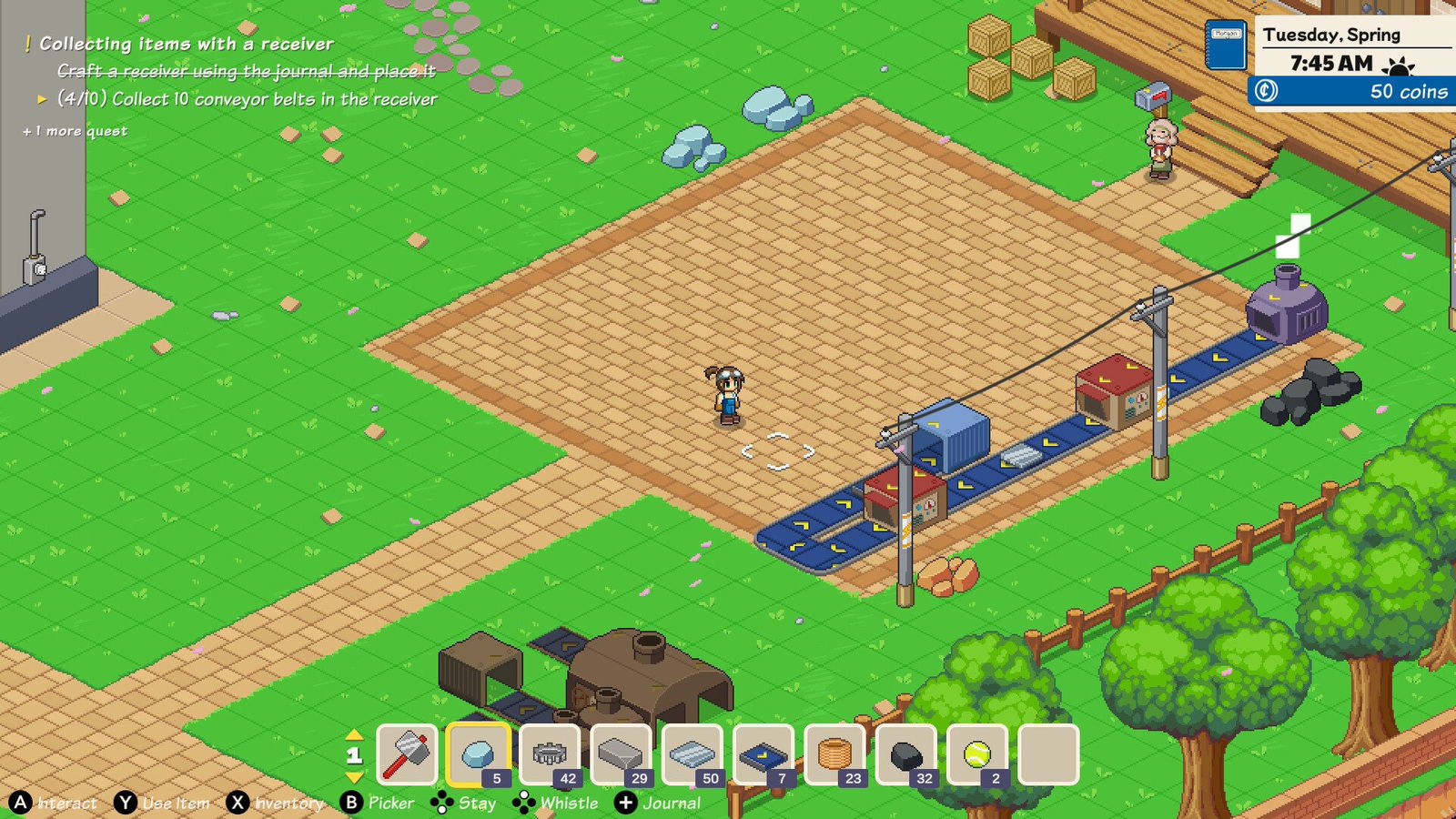Viewport: 1456px width, 819px height.
Task: Choose the copper coil slot
Action: [834, 754]
